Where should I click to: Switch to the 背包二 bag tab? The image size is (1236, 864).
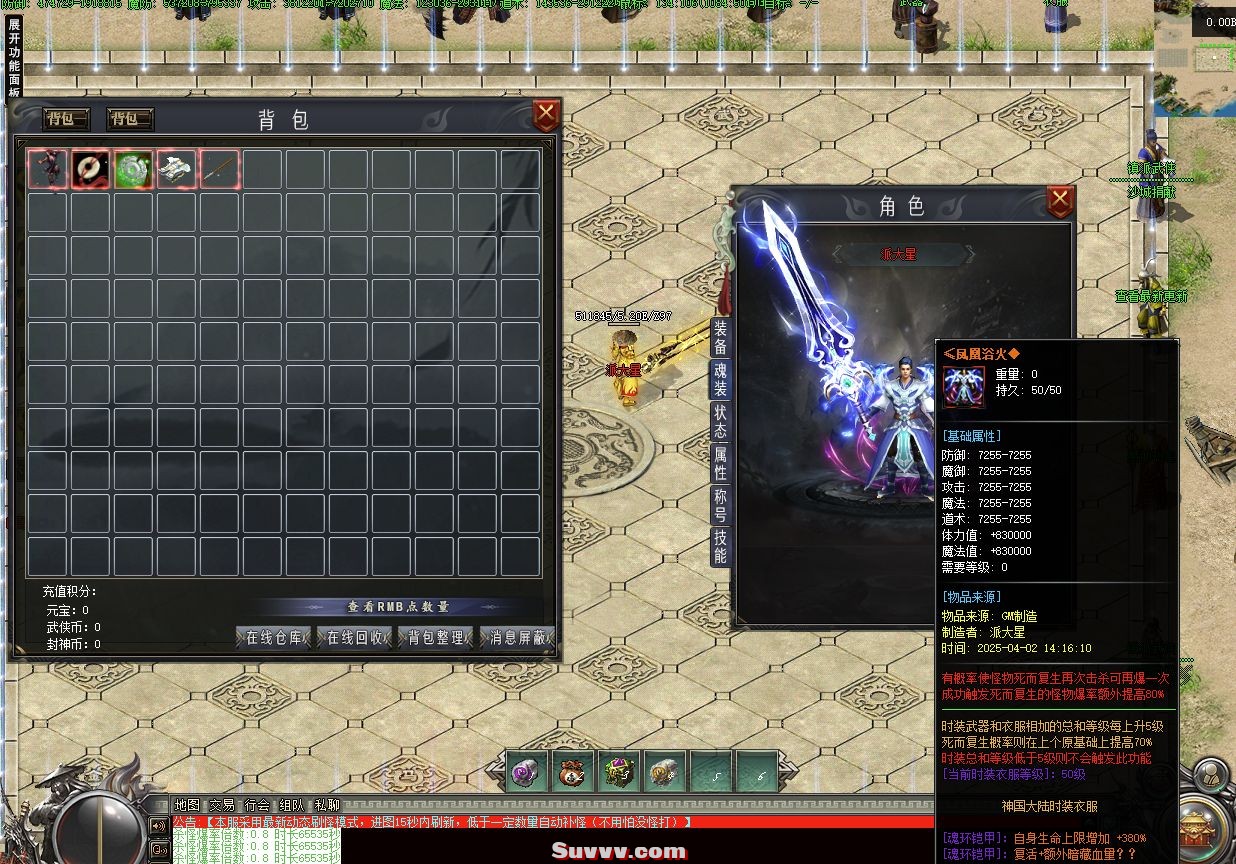[x=130, y=119]
